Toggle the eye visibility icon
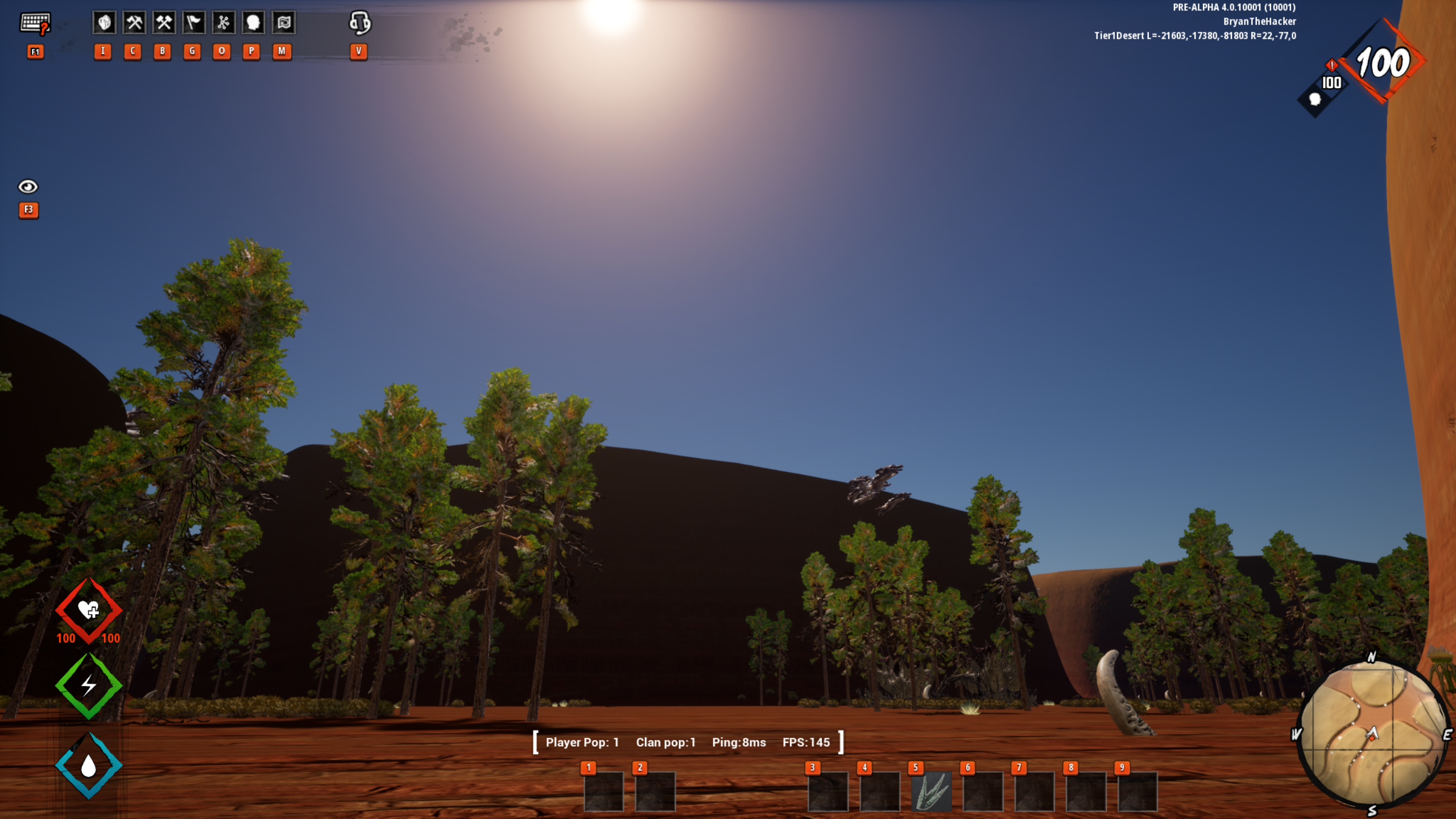Viewport: 1456px width, 819px height. click(x=28, y=187)
